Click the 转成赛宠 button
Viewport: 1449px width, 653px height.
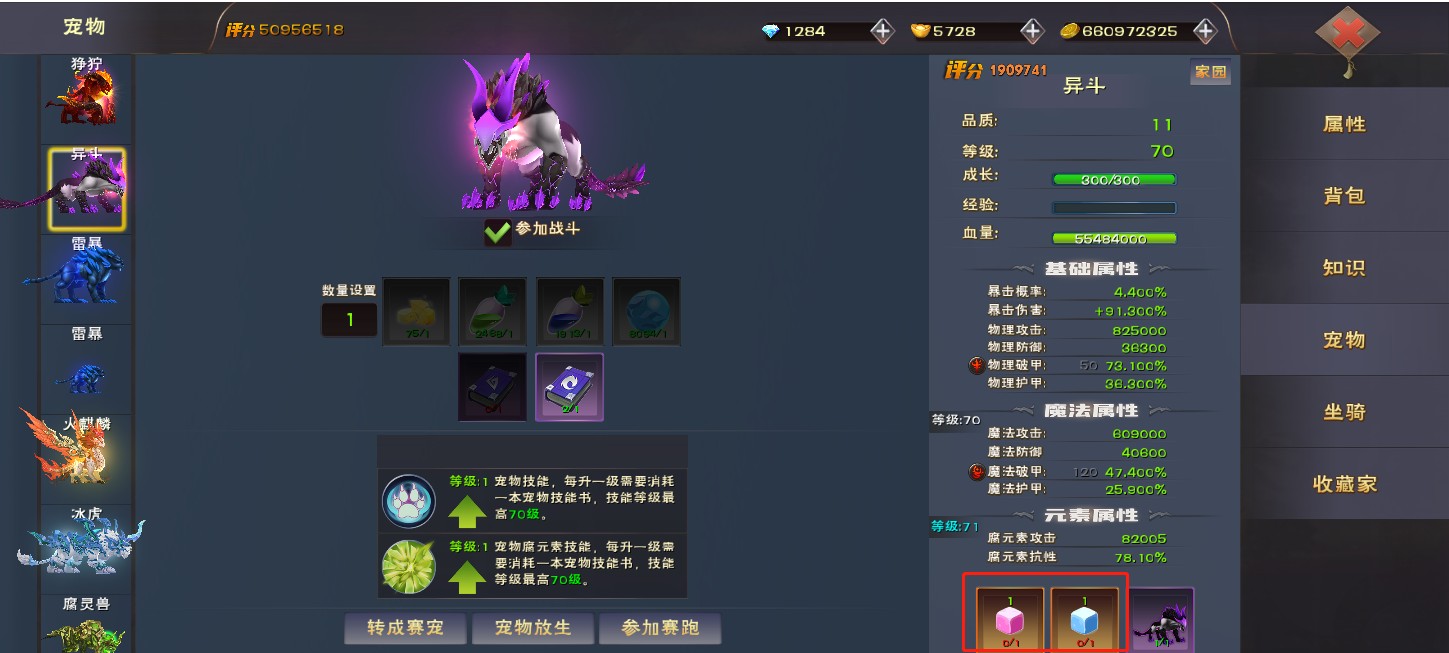click(404, 628)
